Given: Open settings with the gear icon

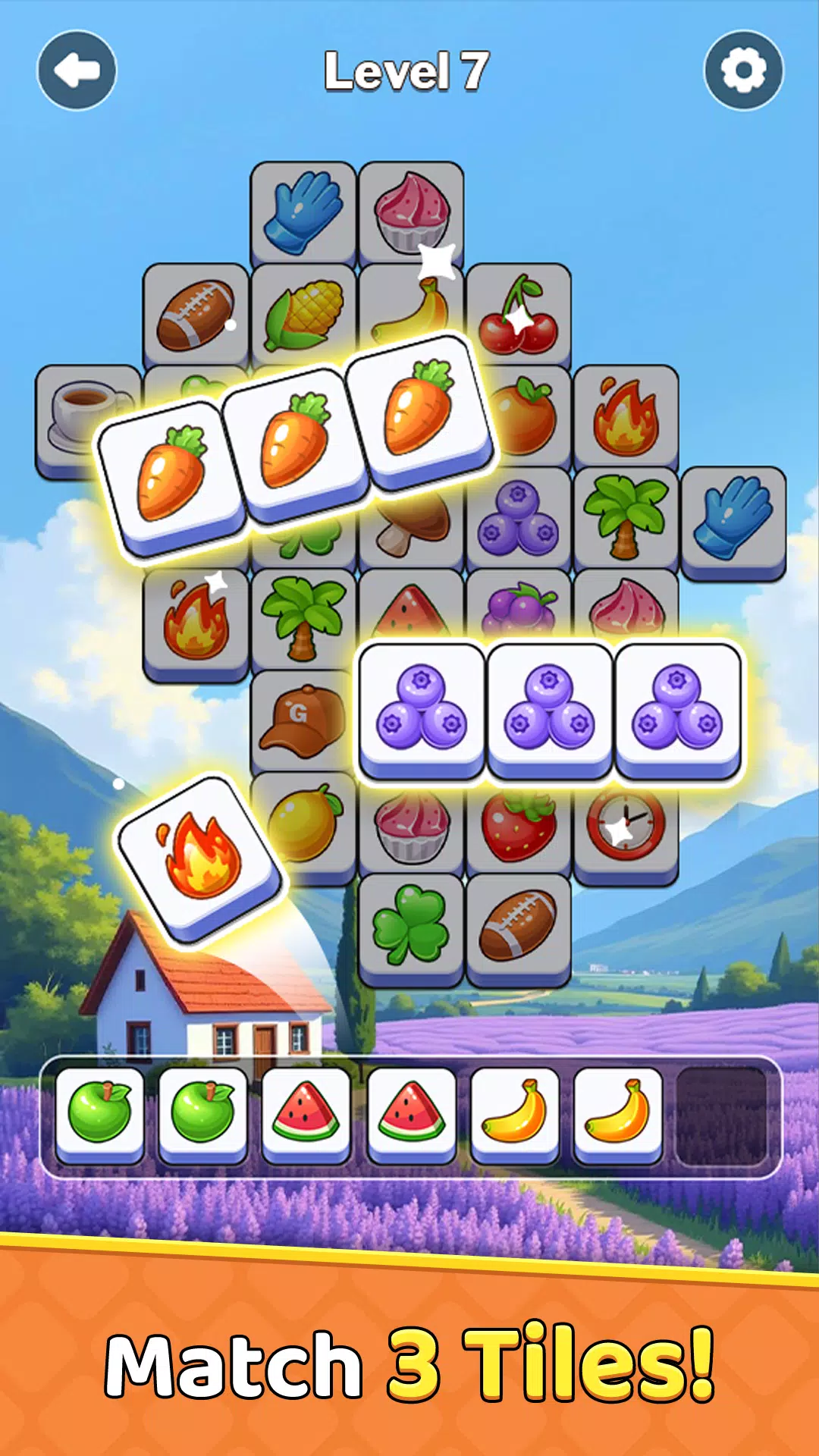Looking at the screenshot, I should (x=743, y=71).
